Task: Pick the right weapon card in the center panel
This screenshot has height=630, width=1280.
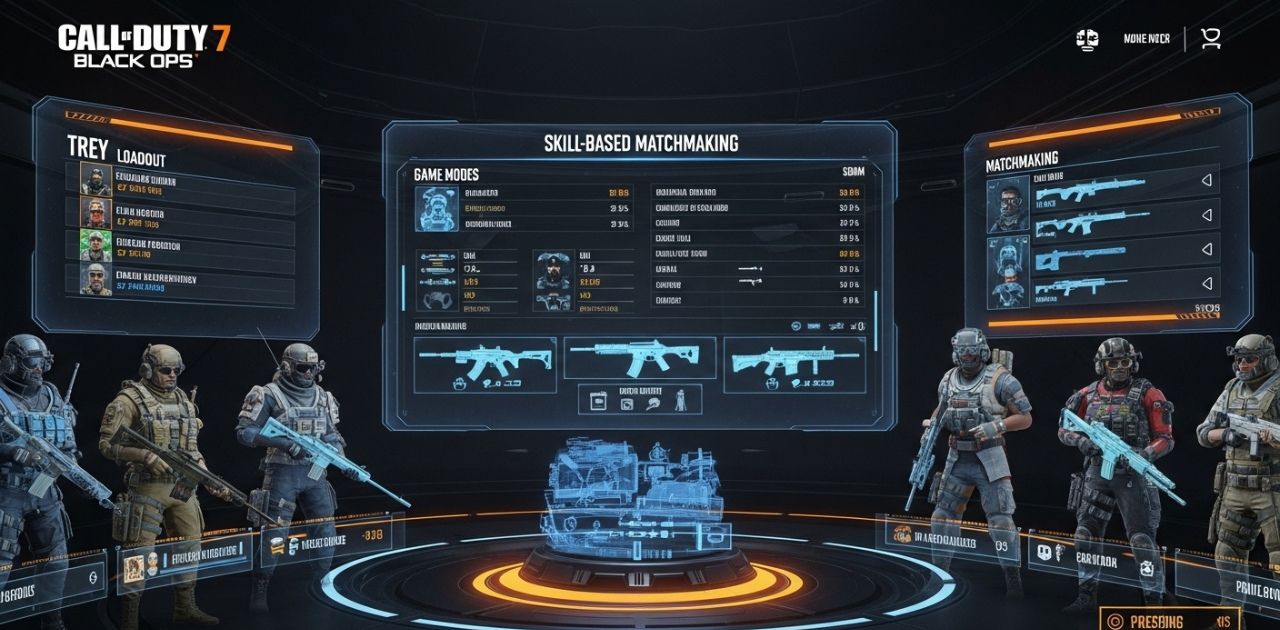Action: [x=793, y=363]
